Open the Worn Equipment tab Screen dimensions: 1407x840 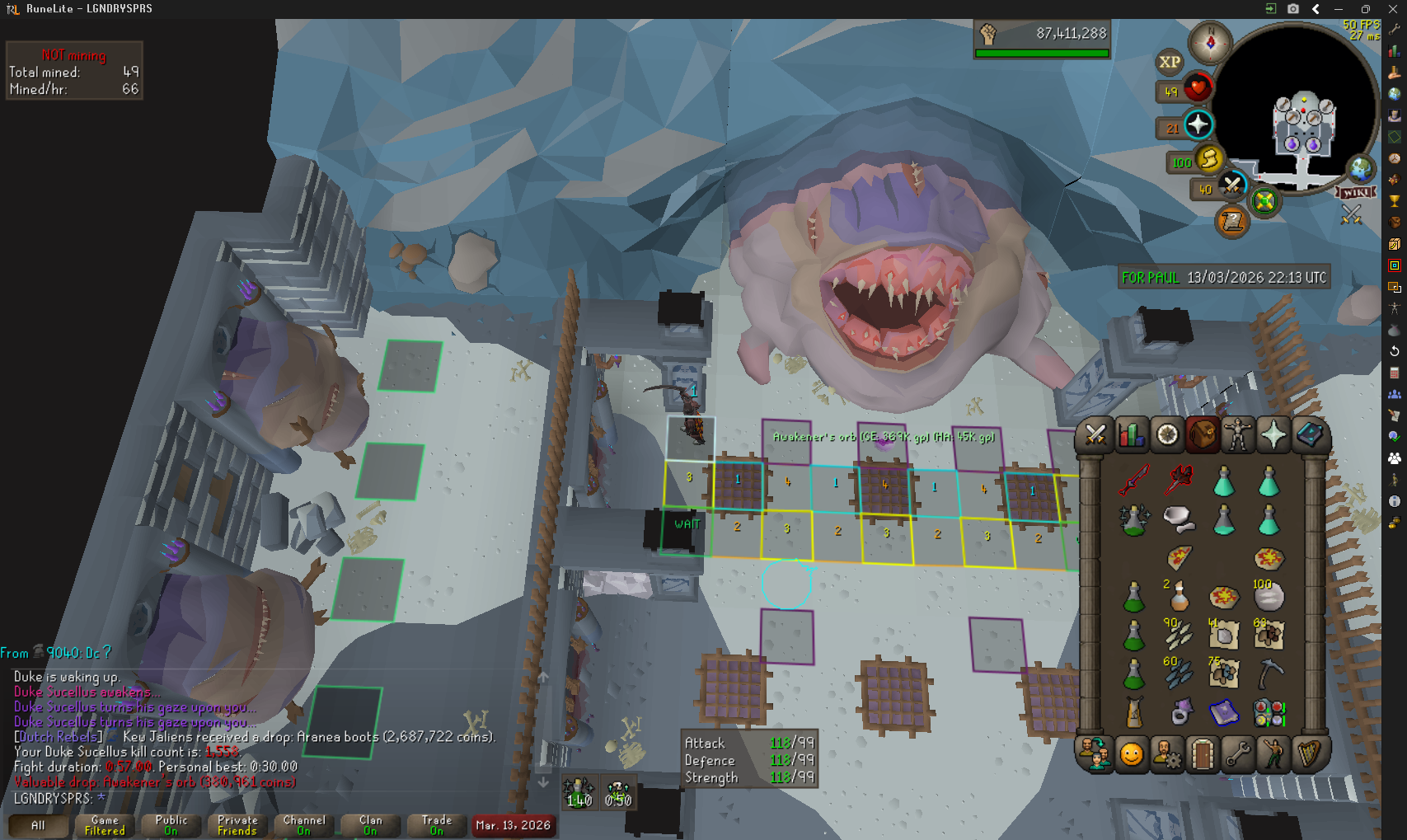[1238, 434]
